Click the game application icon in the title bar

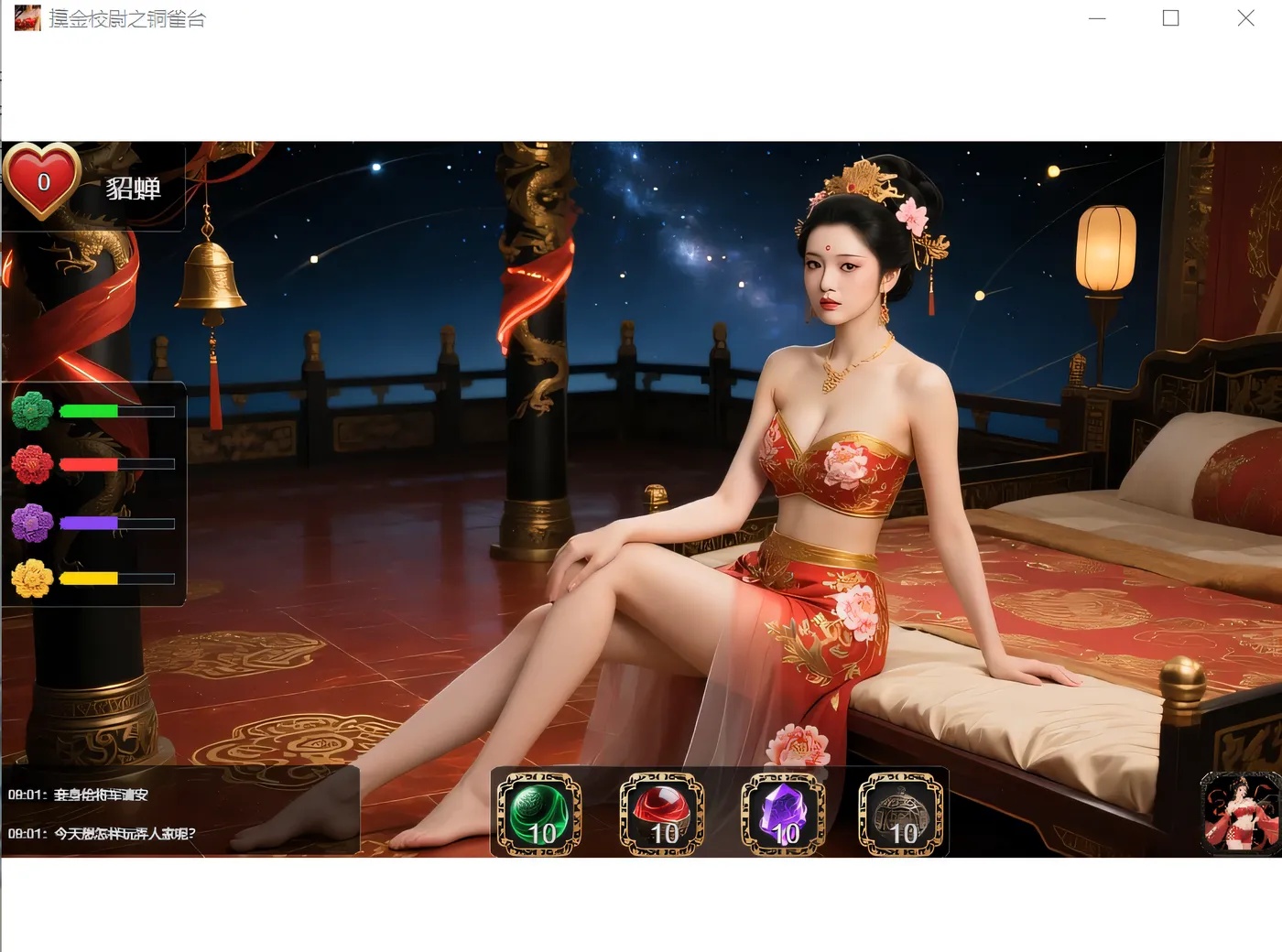click(x=27, y=17)
